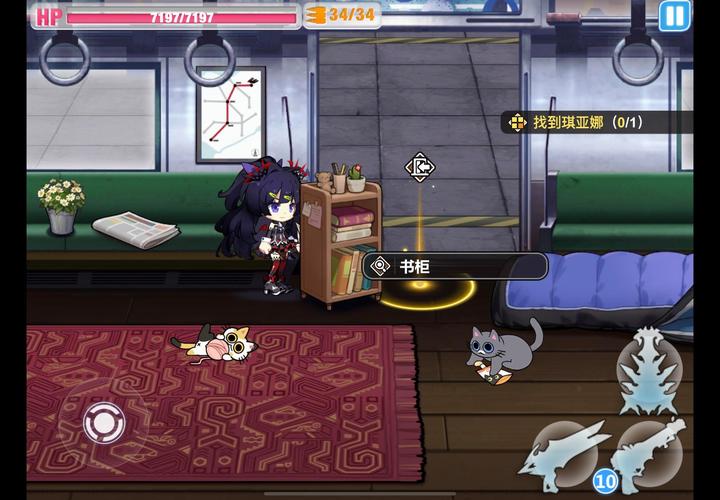Select the diamond interact marker above the bookshelf
Image resolution: width=720 pixels, height=500 pixels.
[418, 167]
